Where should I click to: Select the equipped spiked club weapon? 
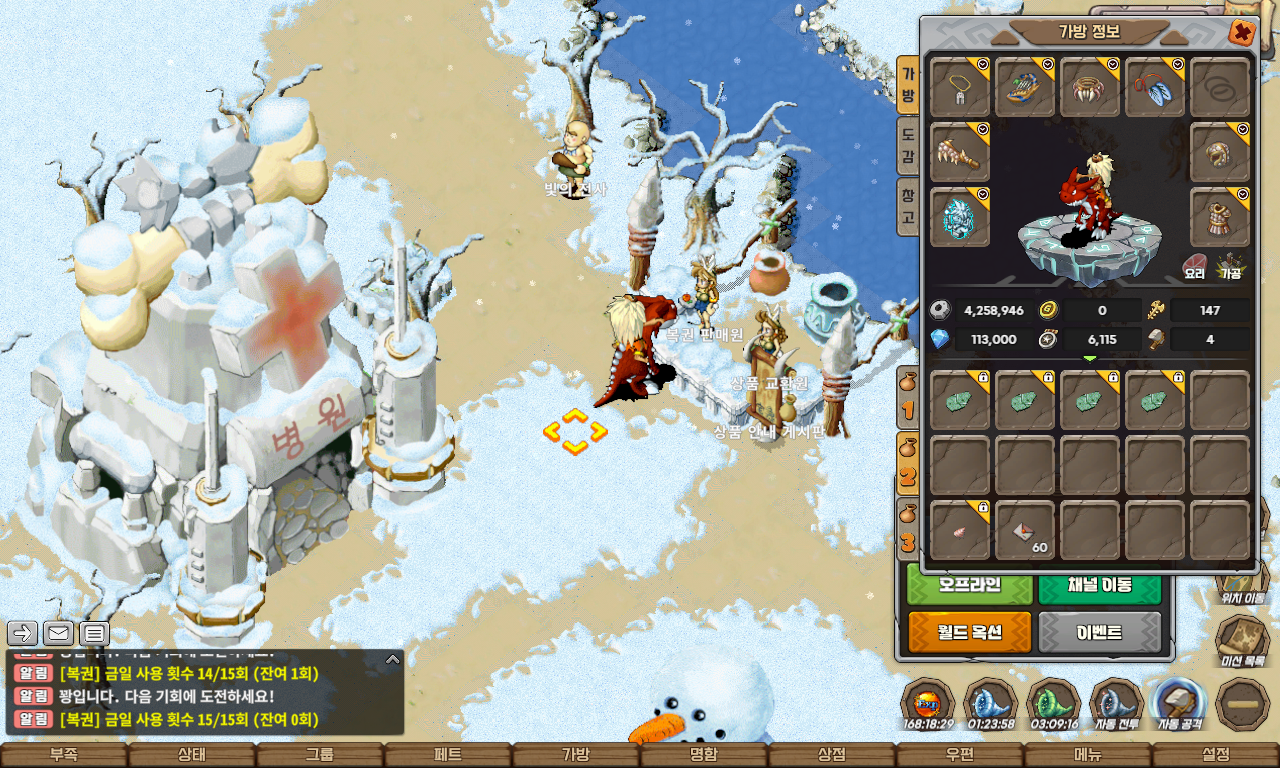click(960, 153)
